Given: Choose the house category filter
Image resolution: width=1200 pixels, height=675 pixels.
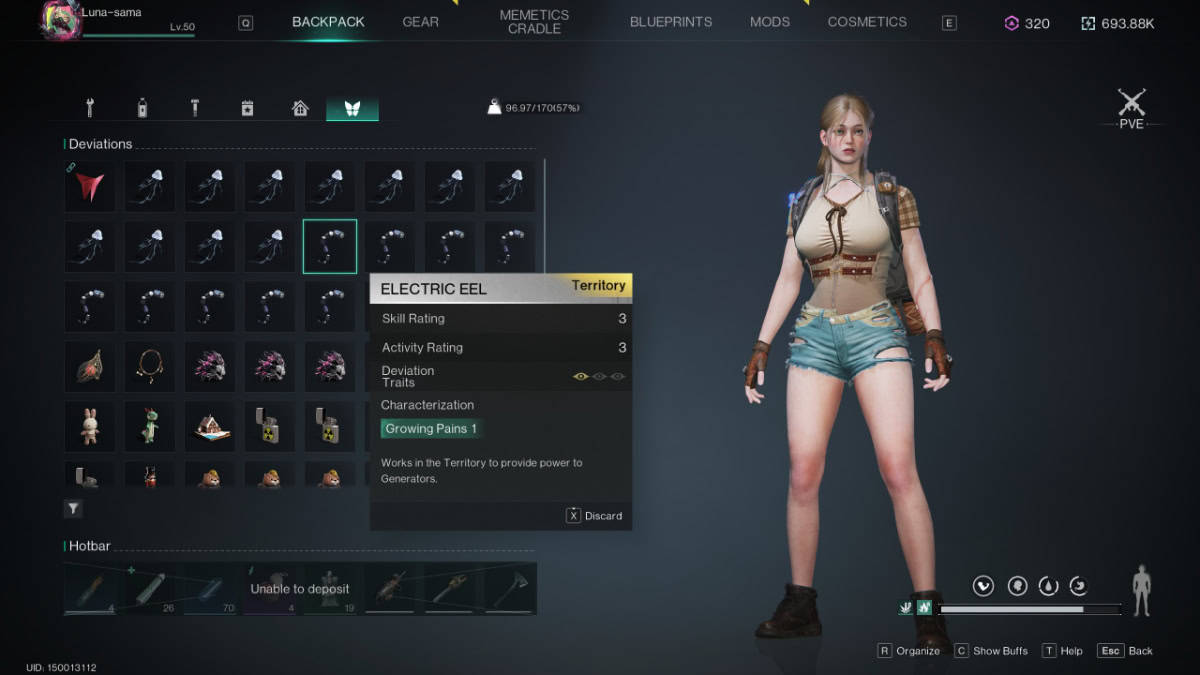Looking at the screenshot, I should (300, 108).
